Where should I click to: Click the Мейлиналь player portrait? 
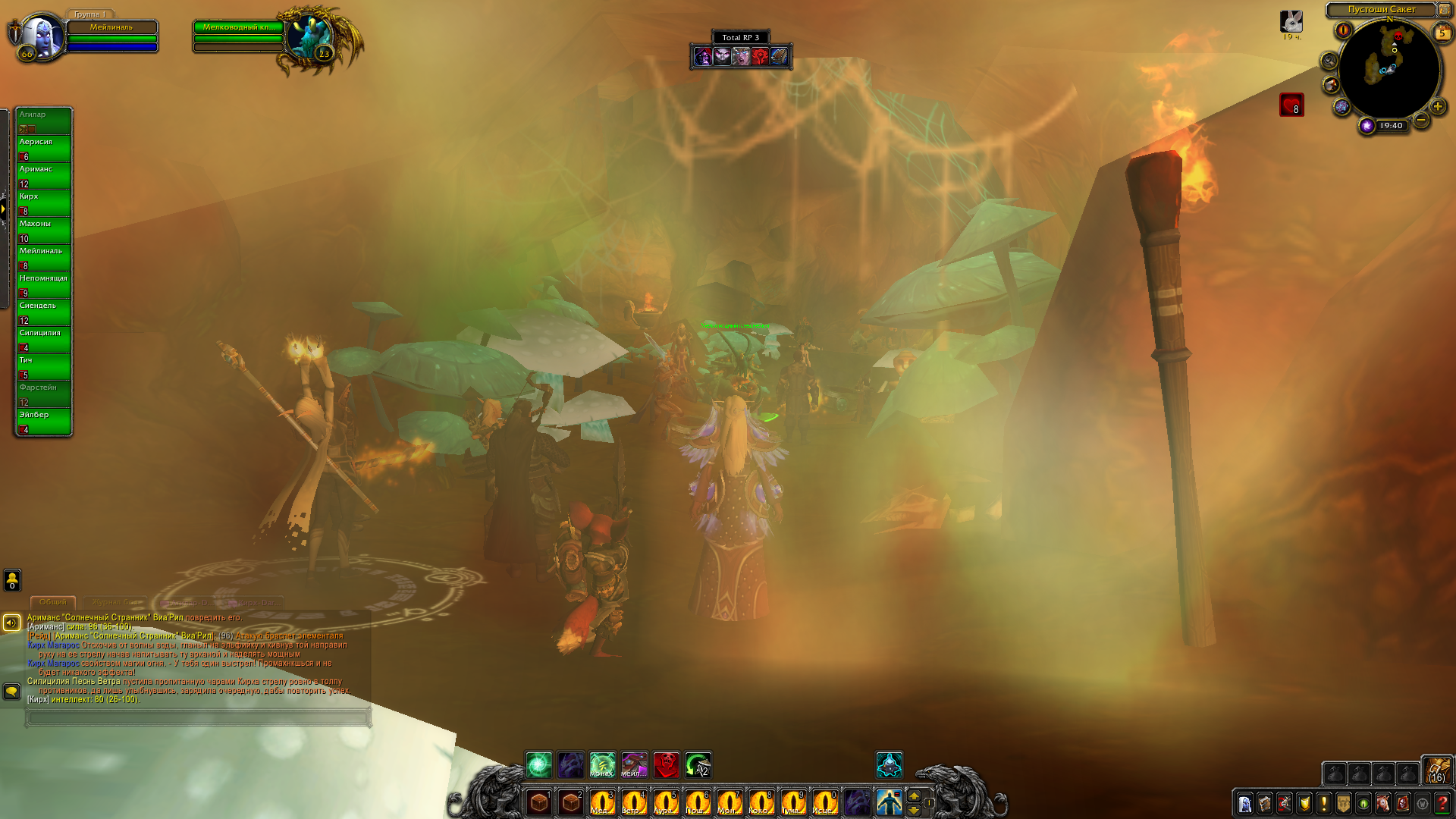pos(39,33)
